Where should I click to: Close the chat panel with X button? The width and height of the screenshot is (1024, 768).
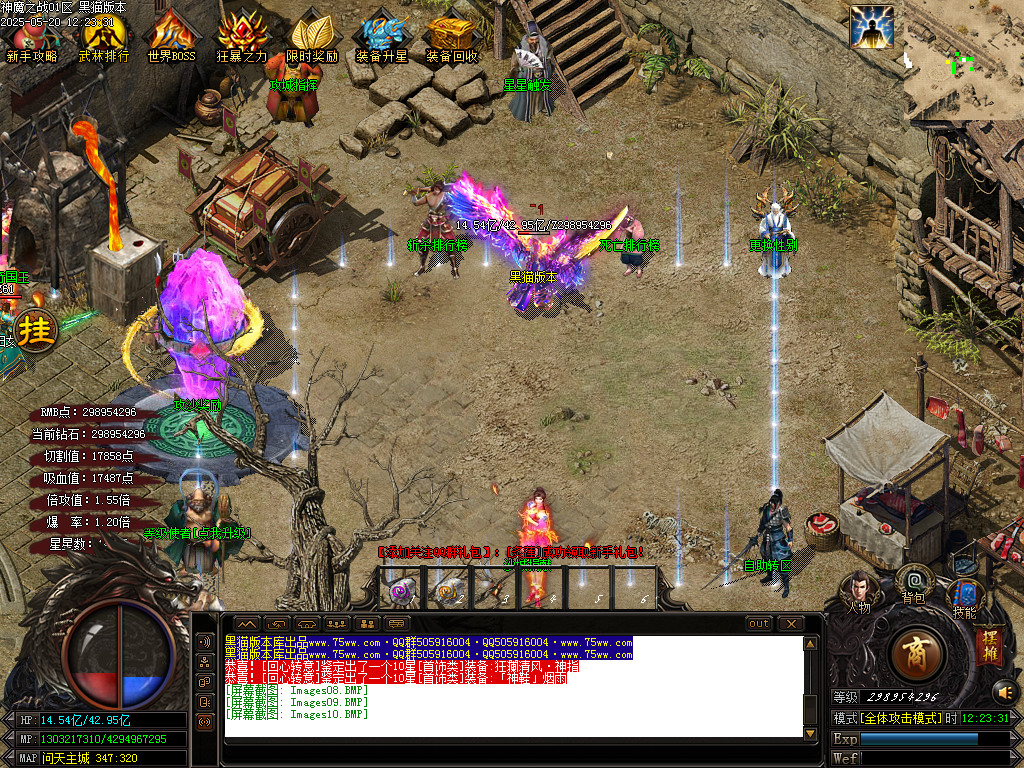point(791,624)
